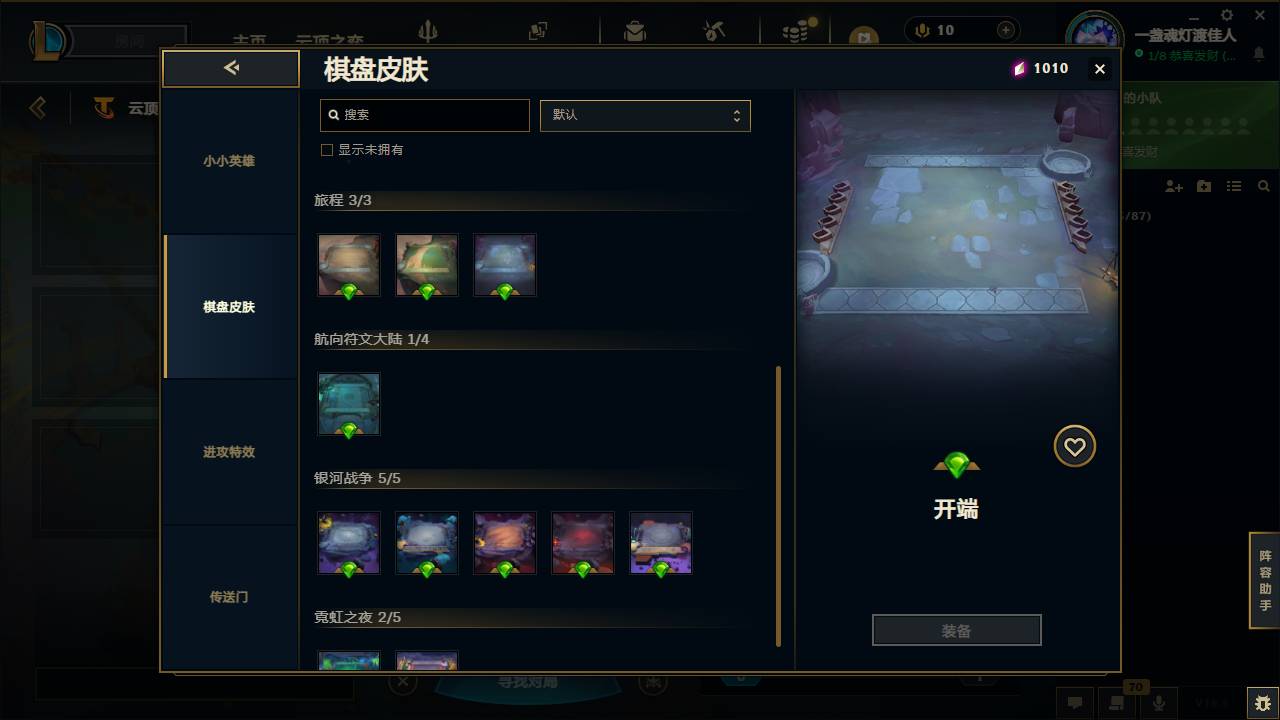The image size is (1280, 720).
Task: Select the first 旅程 board skin thumbnail
Action: pyautogui.click(x=348, y=264)
